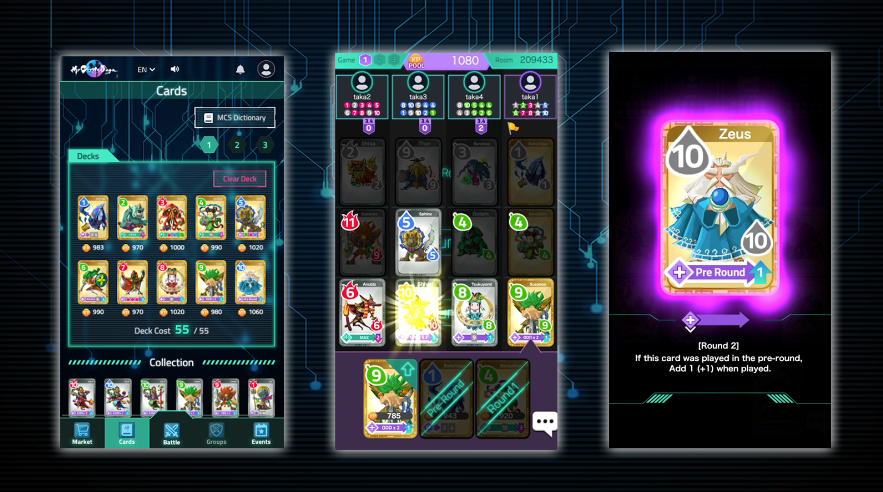Open the notifications bell

click(x=240, y=70)
